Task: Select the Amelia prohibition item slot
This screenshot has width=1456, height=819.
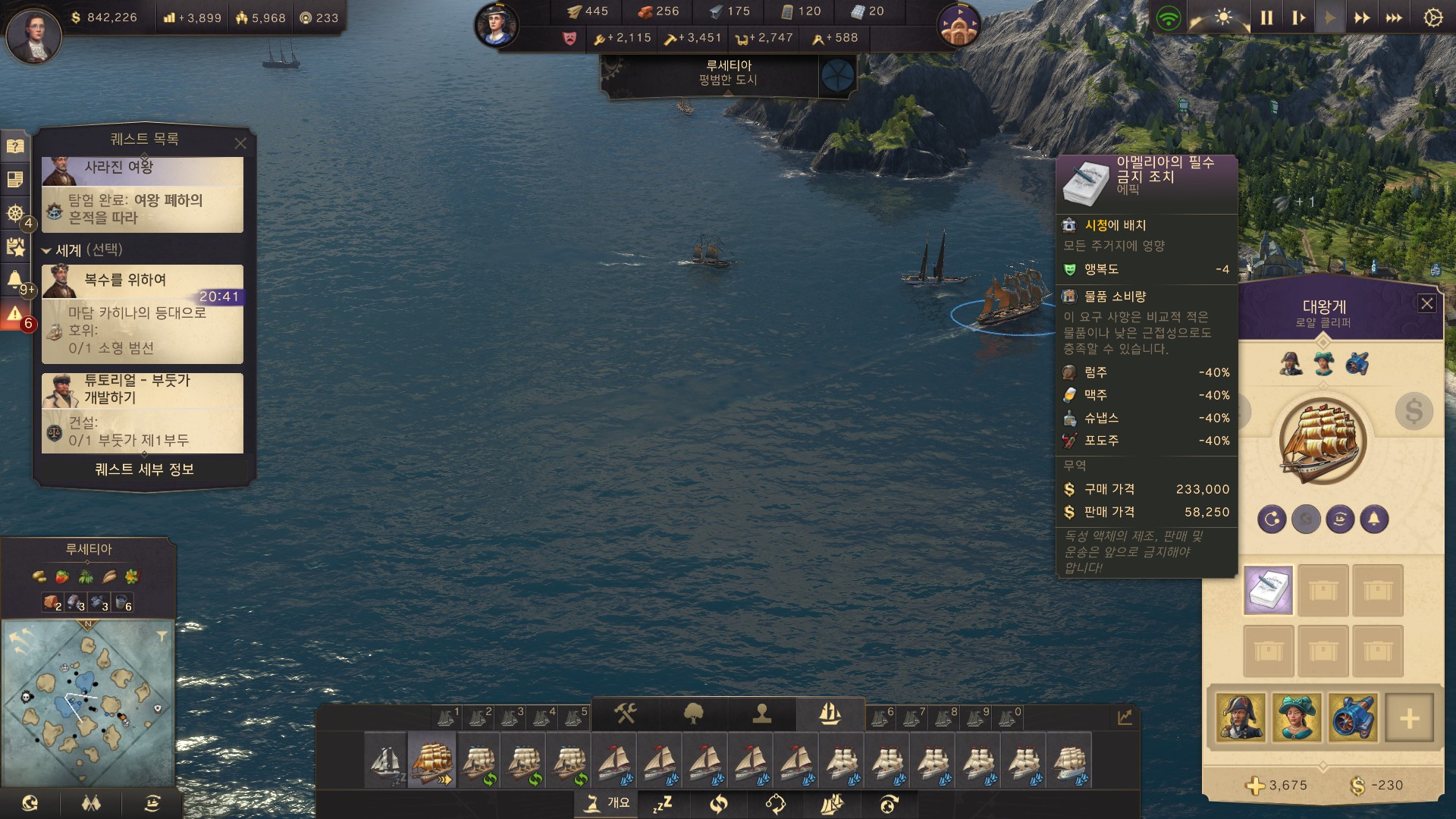Action: pyautogui.click(x=1268, y=590)
